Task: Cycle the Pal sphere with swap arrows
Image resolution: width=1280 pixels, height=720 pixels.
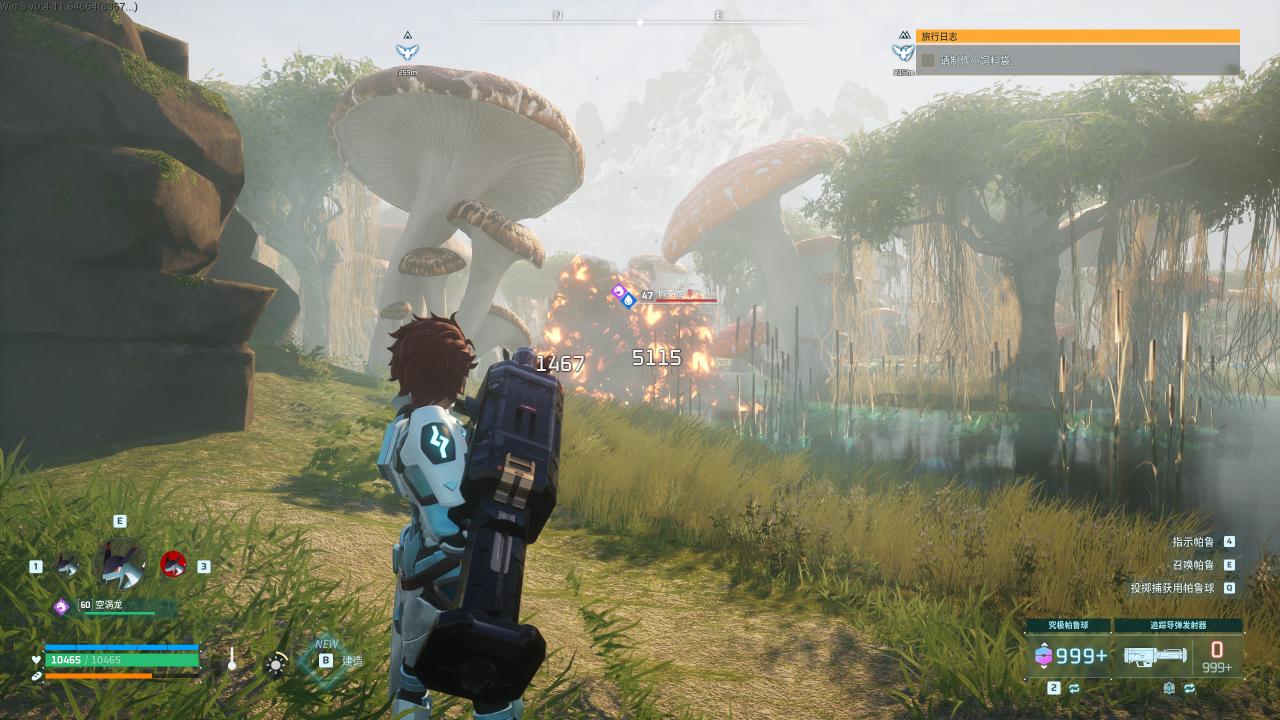Action: (x=1074, y=688)
